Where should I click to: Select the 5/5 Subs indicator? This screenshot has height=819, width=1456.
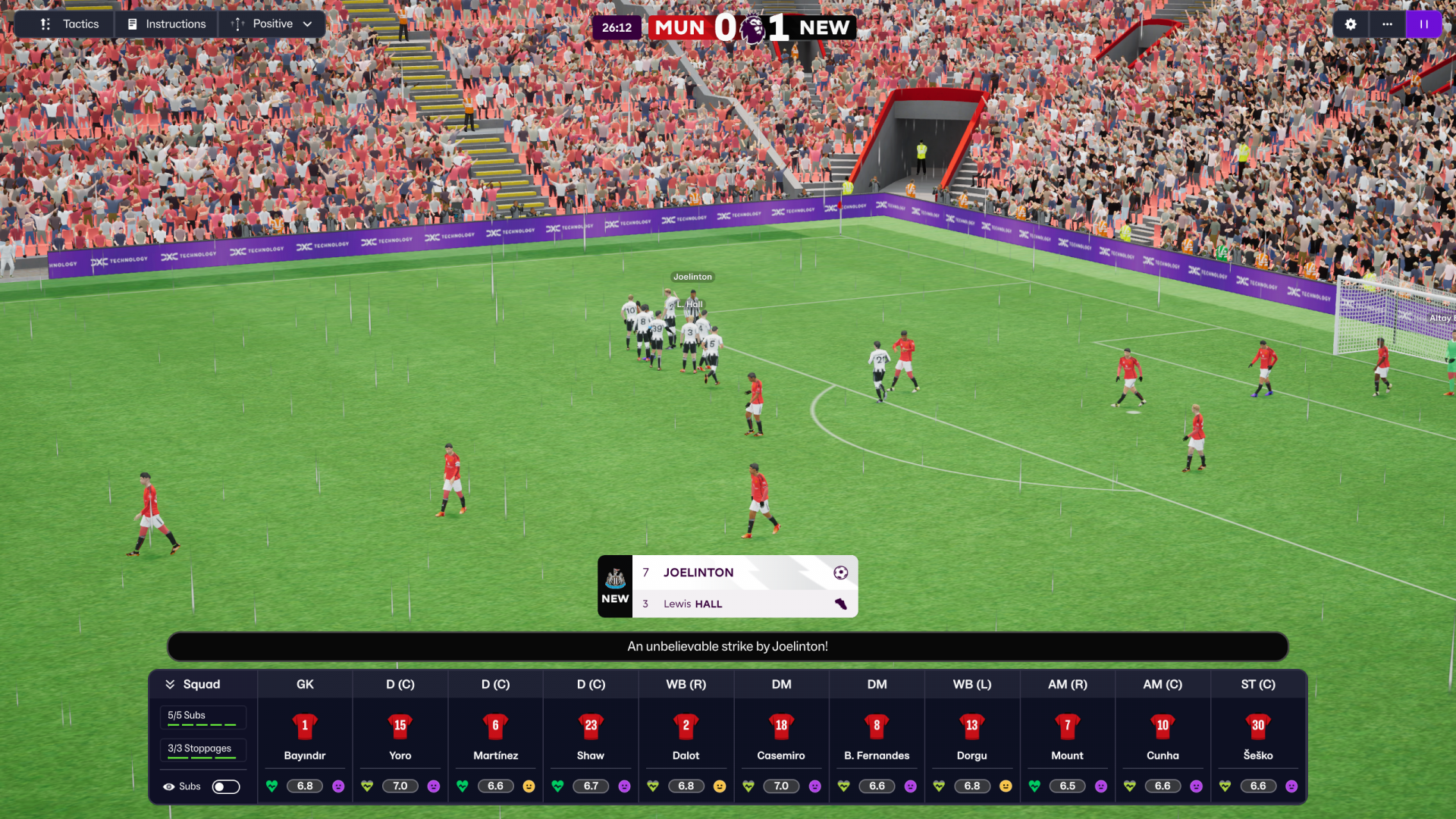pyautogui.click(x=202, y=717)
